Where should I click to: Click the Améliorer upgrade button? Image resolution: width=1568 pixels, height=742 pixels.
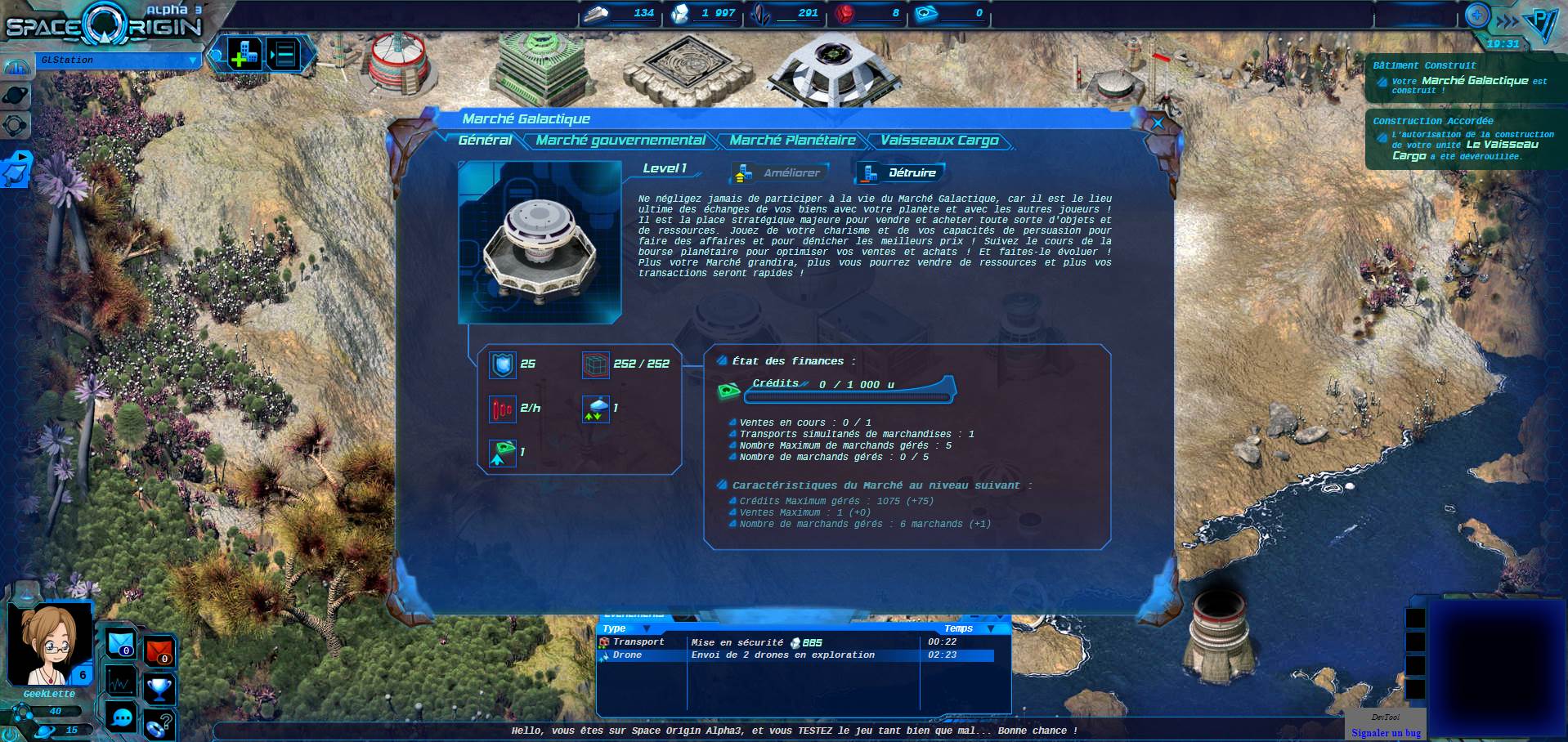coord(780,173)
